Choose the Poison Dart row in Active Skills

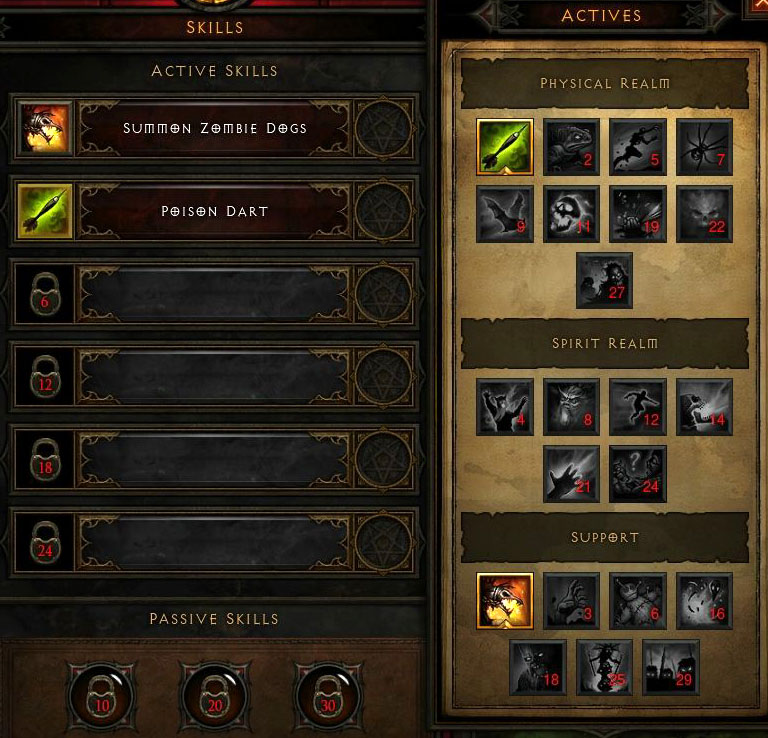click(x=214, y=211)
